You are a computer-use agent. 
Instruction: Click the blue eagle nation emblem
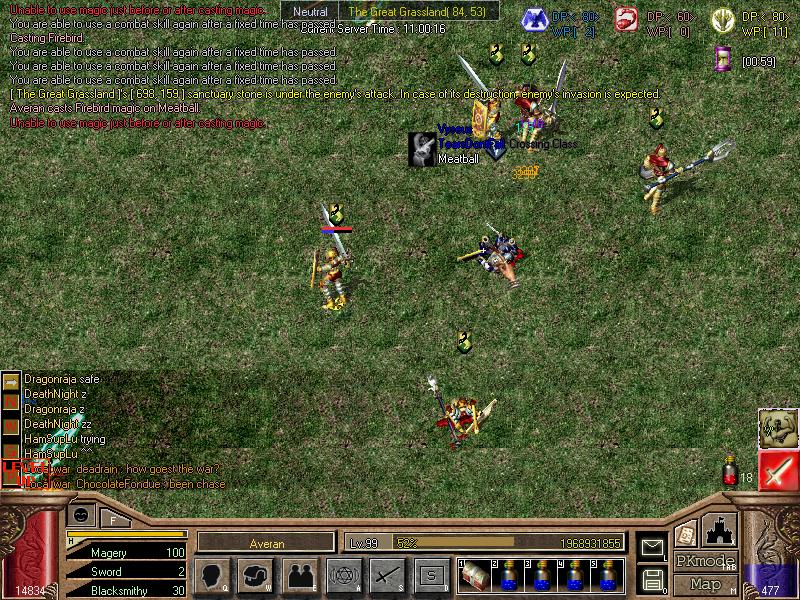point(536,19)
